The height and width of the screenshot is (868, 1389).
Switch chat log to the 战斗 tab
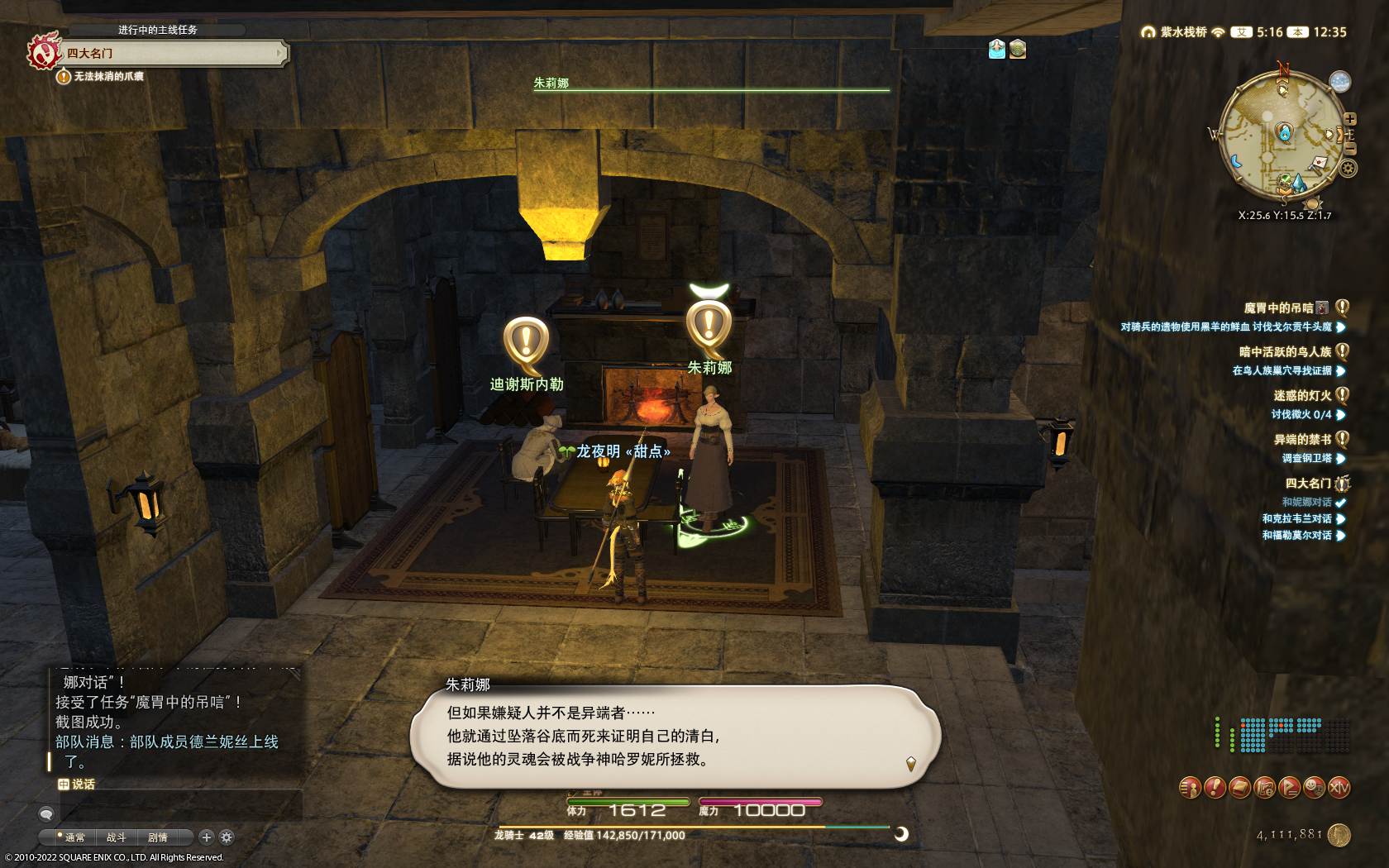pos(116,837)
